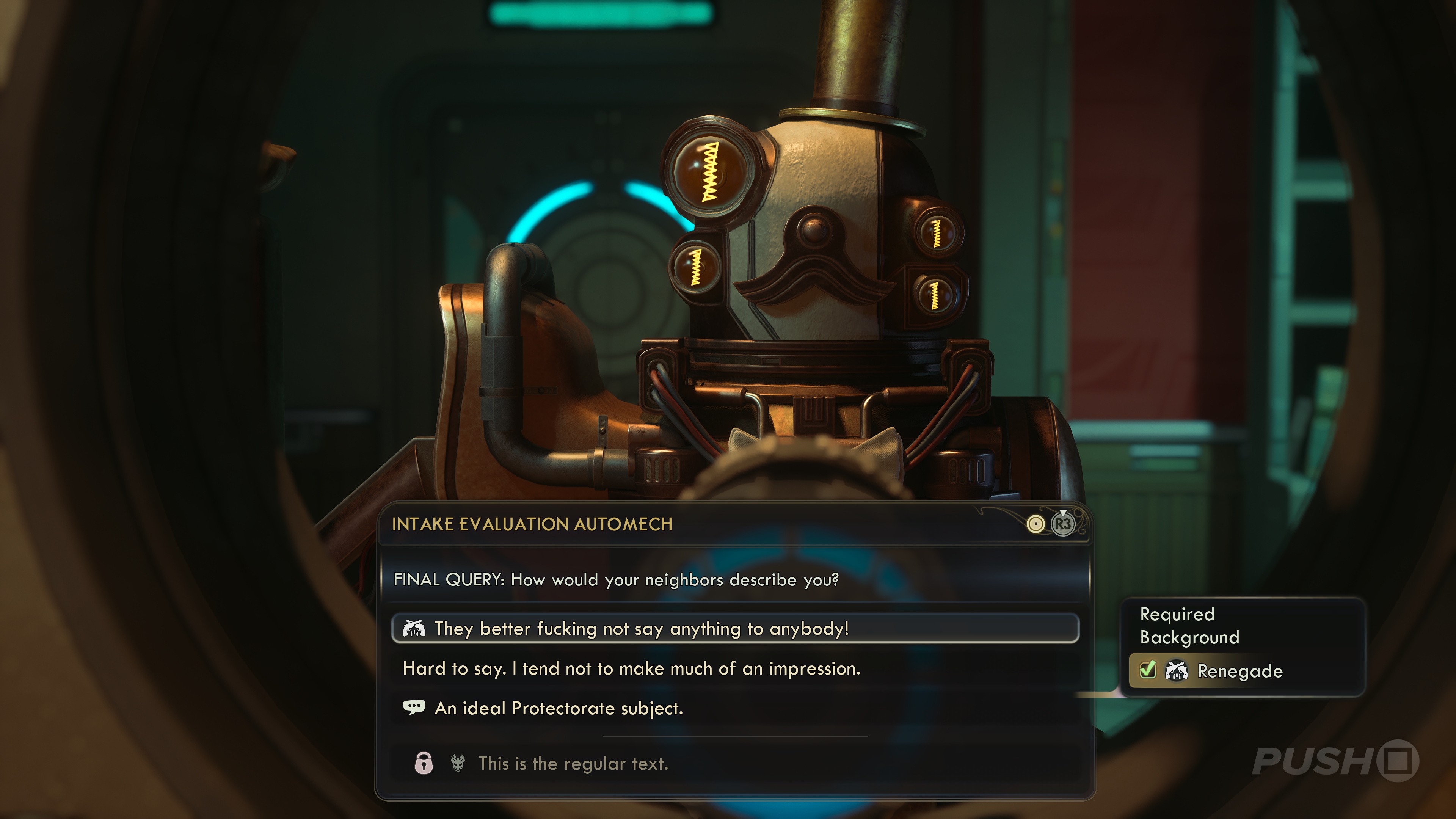Screen dimensions: 1456x819
Task: Pick "An ideal Protectorate subject" reply
Action: pyautogui.click(x=559, y=708)
